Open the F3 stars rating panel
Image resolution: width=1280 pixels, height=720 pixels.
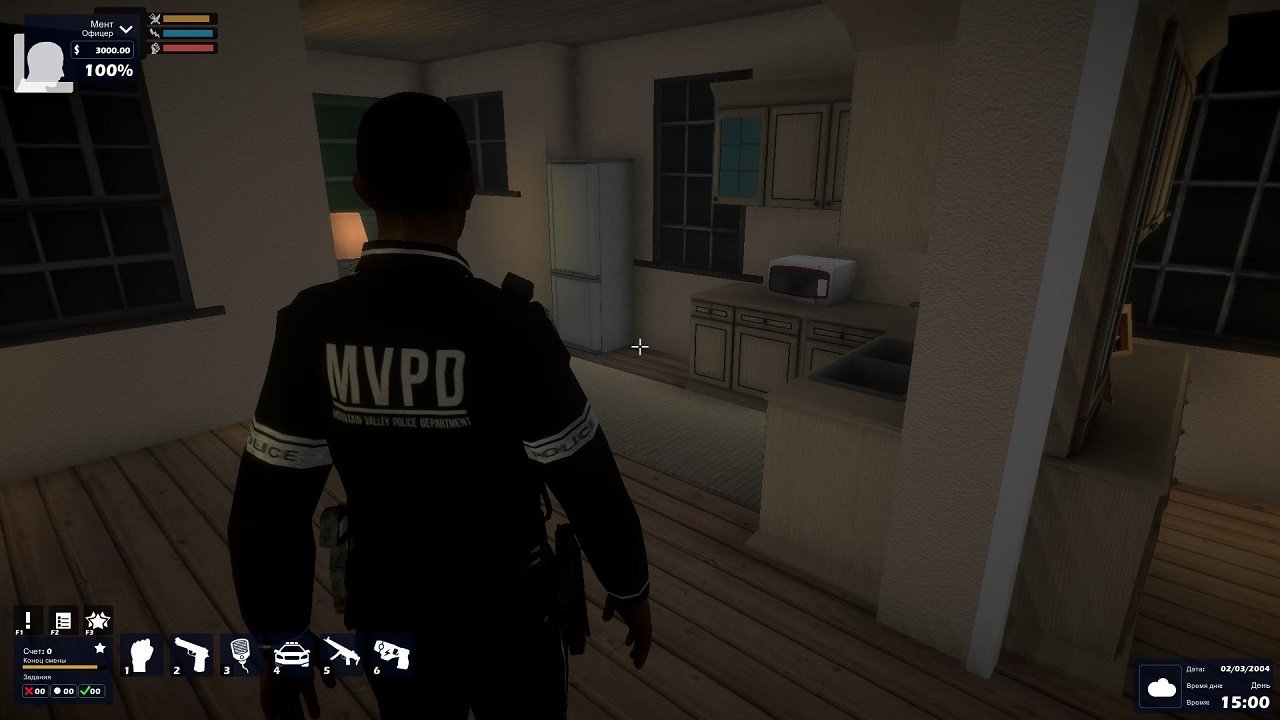tap(98, 619)
